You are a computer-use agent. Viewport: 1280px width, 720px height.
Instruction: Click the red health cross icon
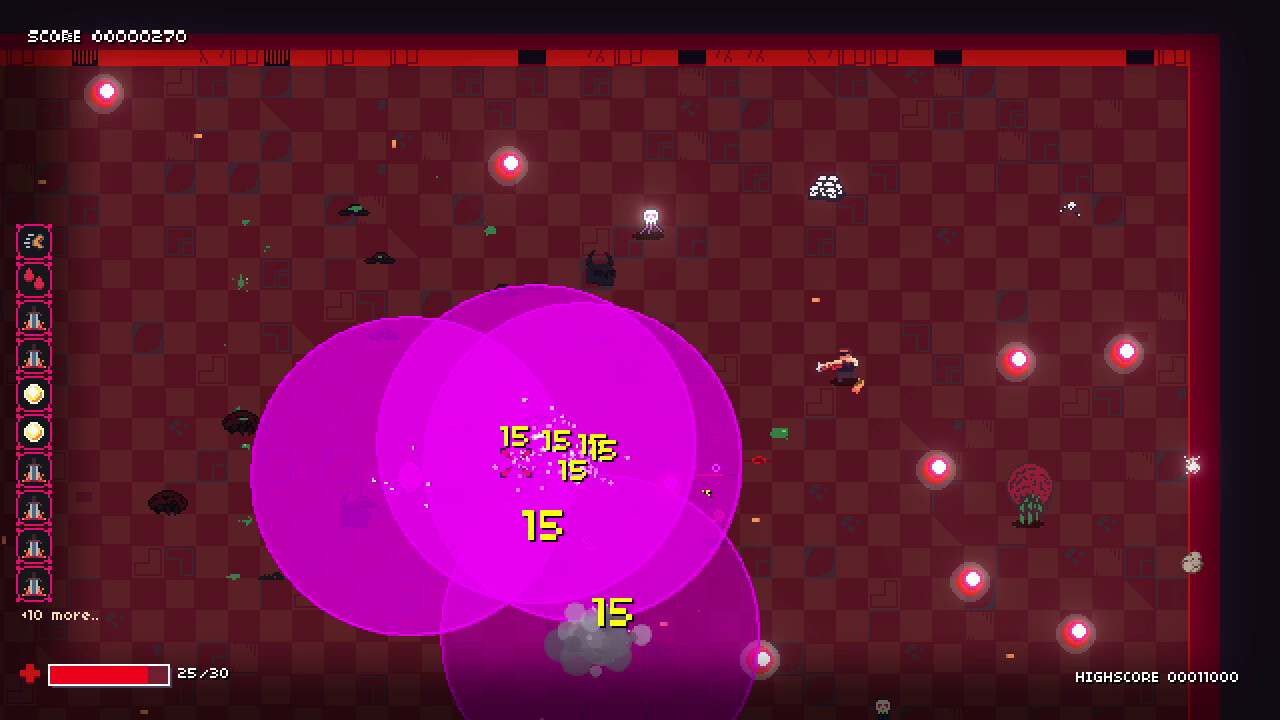coord(30,674)
